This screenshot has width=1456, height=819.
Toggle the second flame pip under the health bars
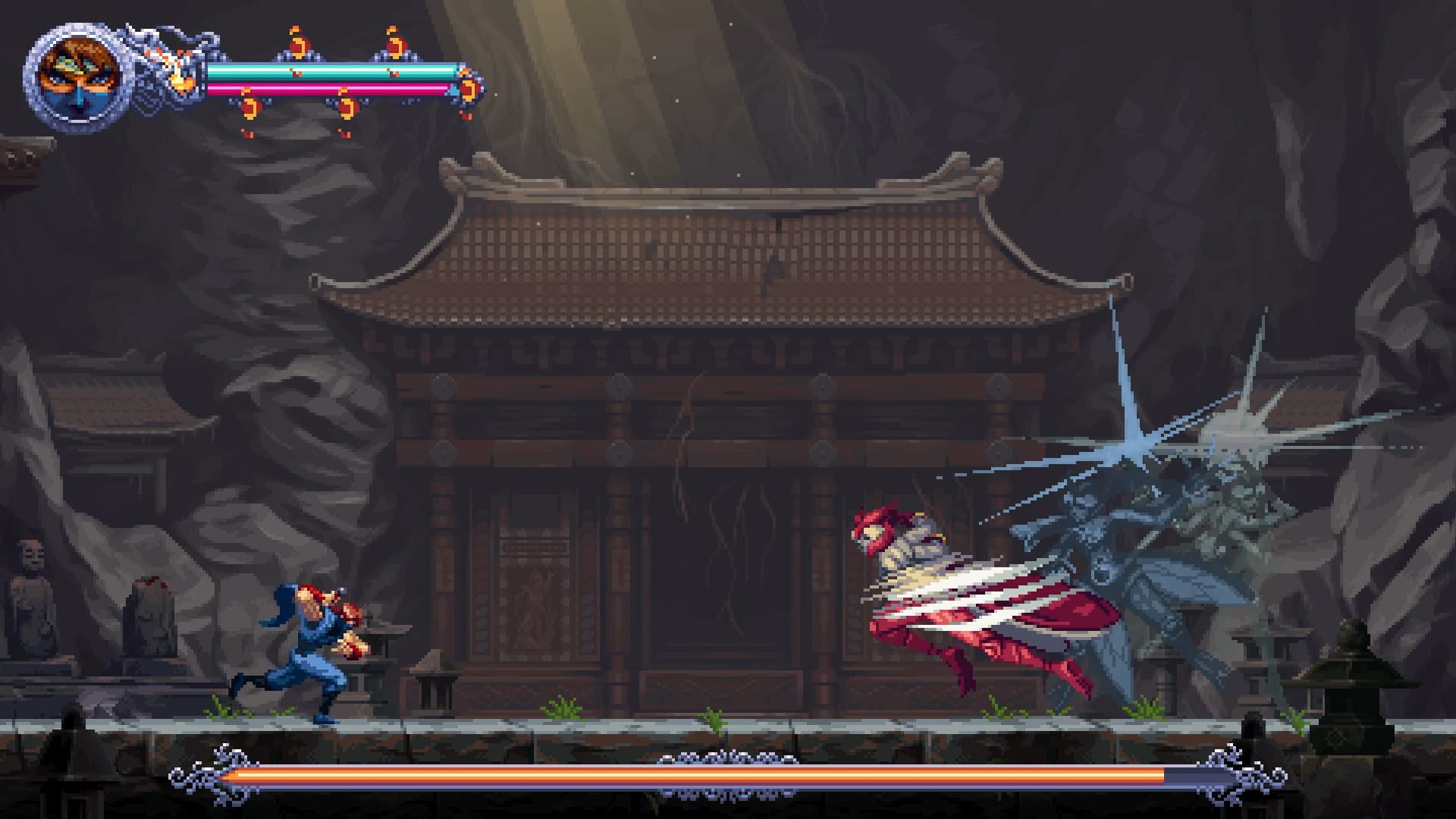click(x=347, y=108)
